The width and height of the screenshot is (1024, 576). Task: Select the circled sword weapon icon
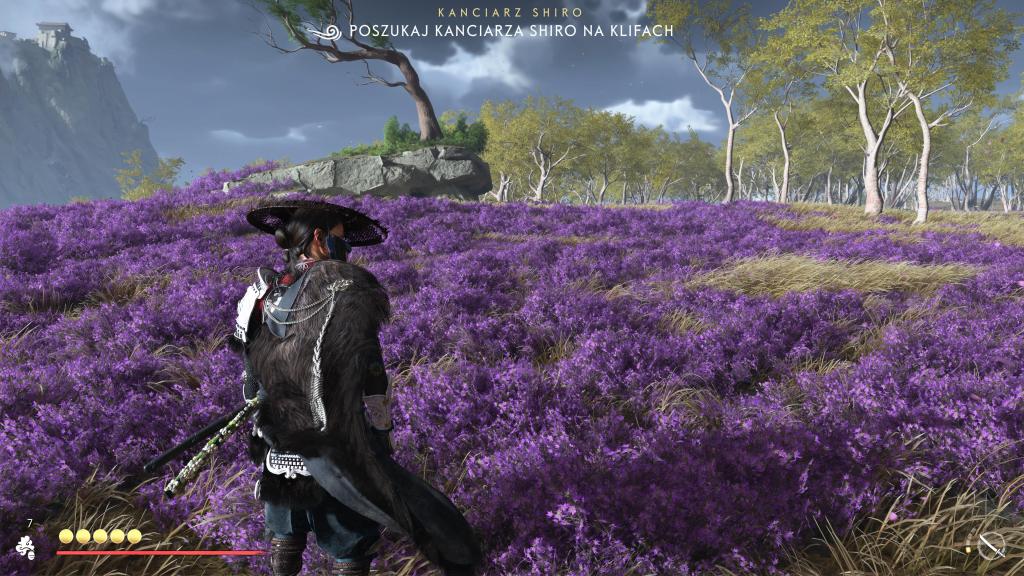coord(991,546)
